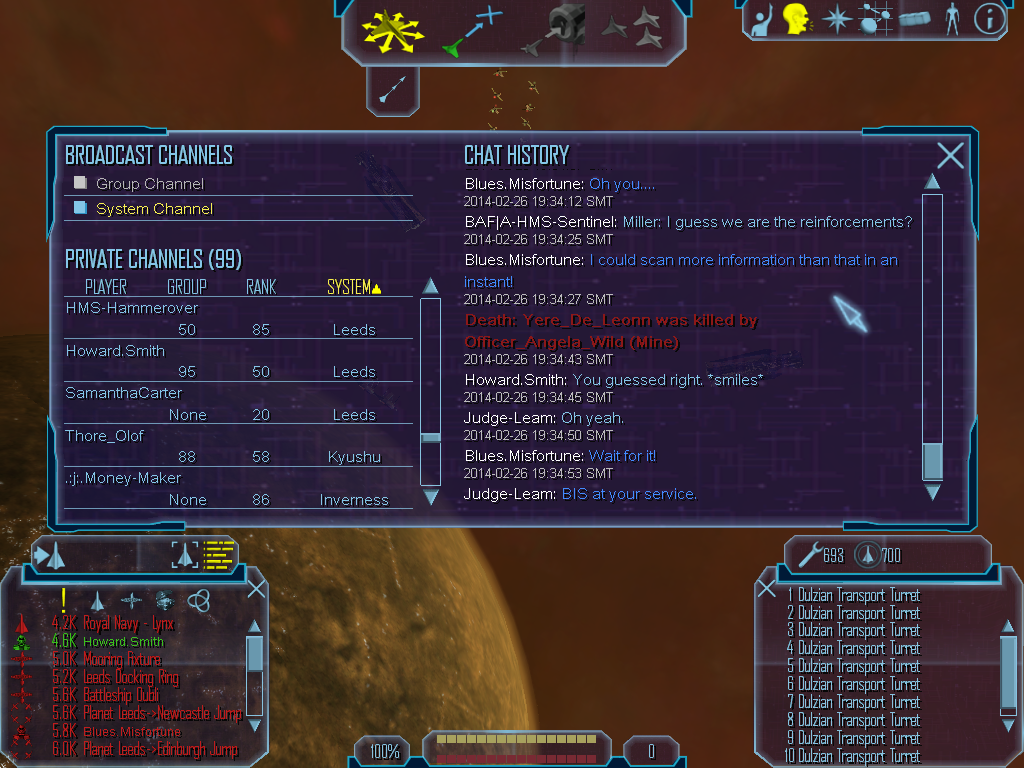The image size is (1024, 768).
Task: Activate the dock maneuver icon
Action: [x=559, y=30]
